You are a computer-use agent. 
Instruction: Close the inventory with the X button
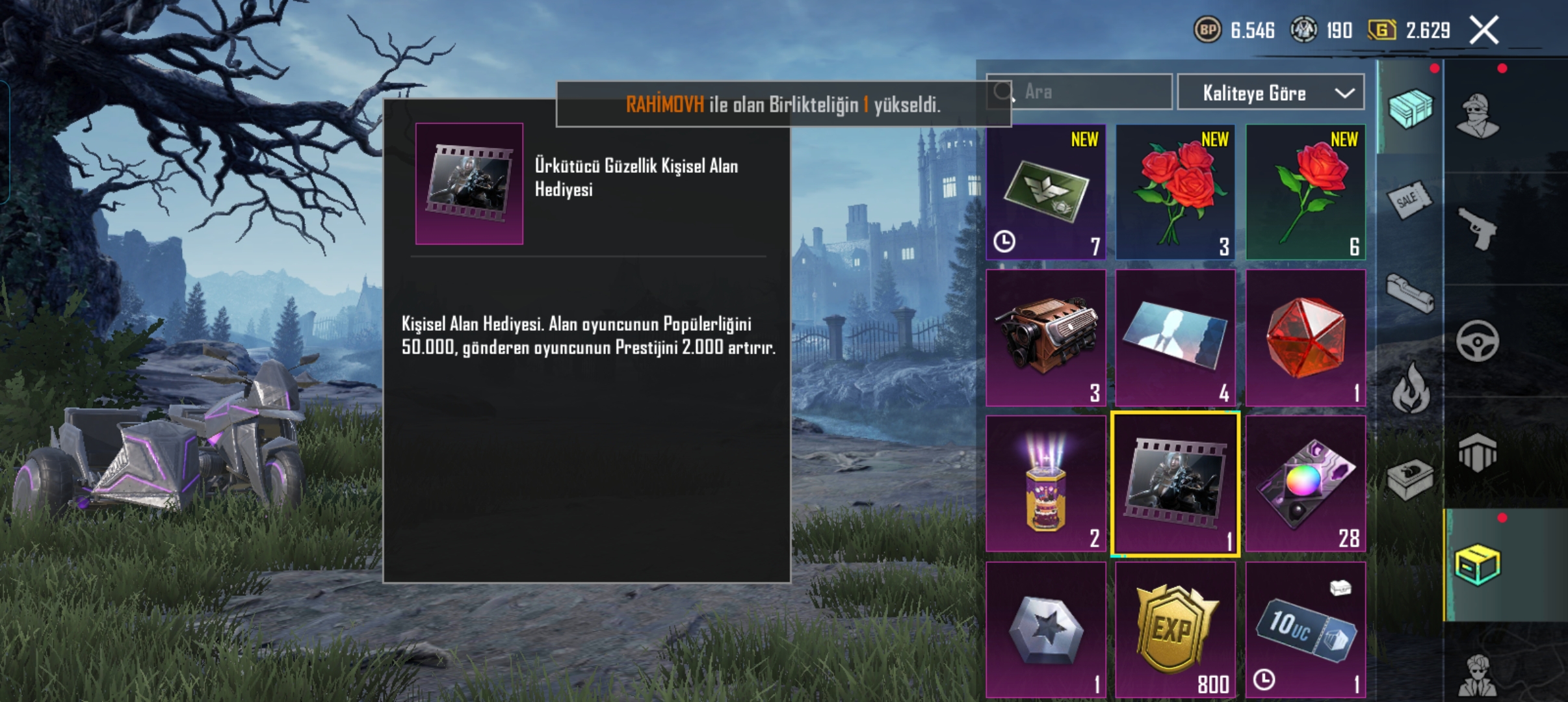click(1484, 31)
